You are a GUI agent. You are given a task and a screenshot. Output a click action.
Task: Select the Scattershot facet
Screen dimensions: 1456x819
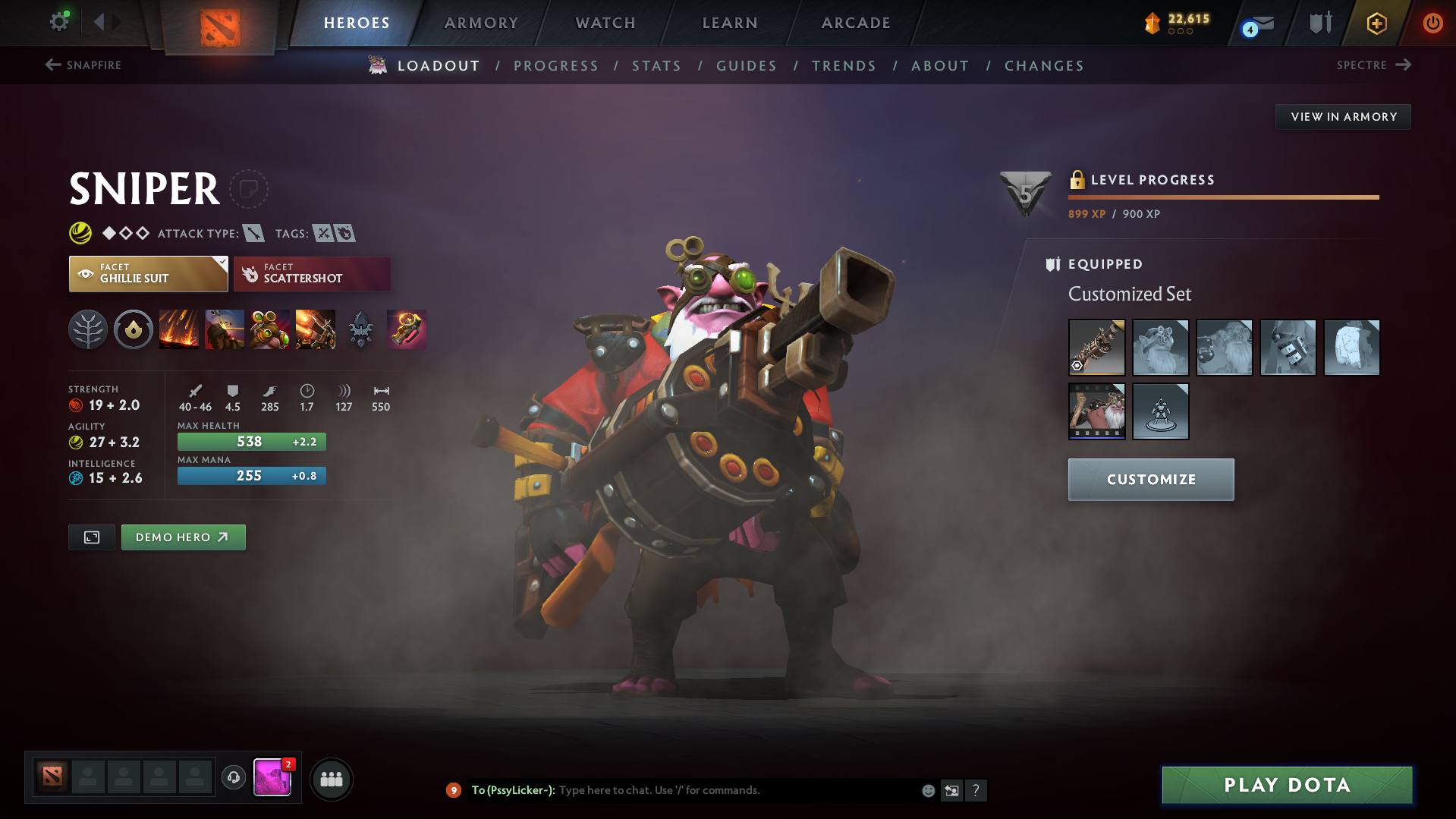pyautogui.click(x=312, y=274)
